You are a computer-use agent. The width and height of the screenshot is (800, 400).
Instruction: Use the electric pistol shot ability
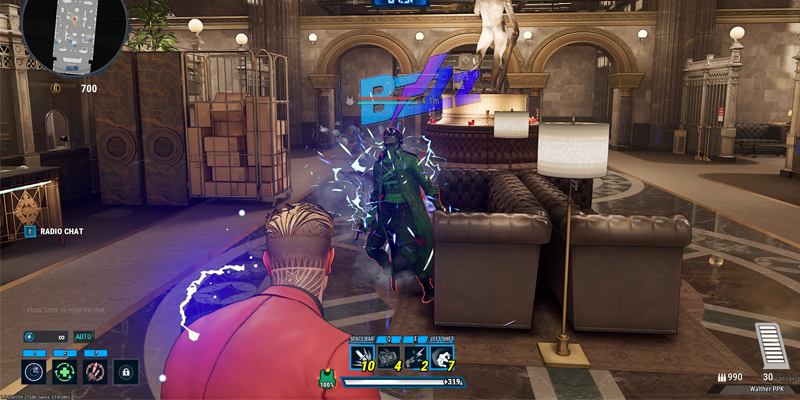[x=415, y=357]
